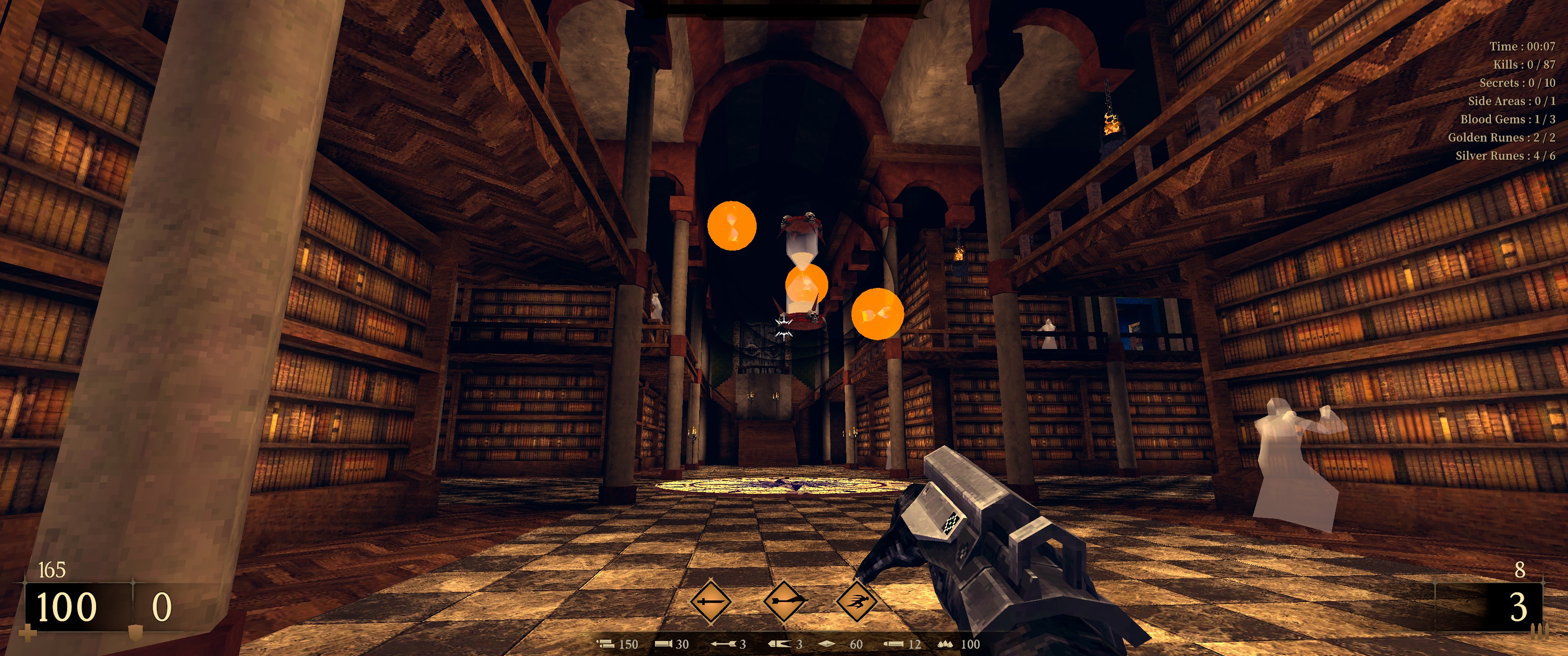Select the arrow diamond icon
This screenshot has width=1568, height=656.
tap(784, 602)
